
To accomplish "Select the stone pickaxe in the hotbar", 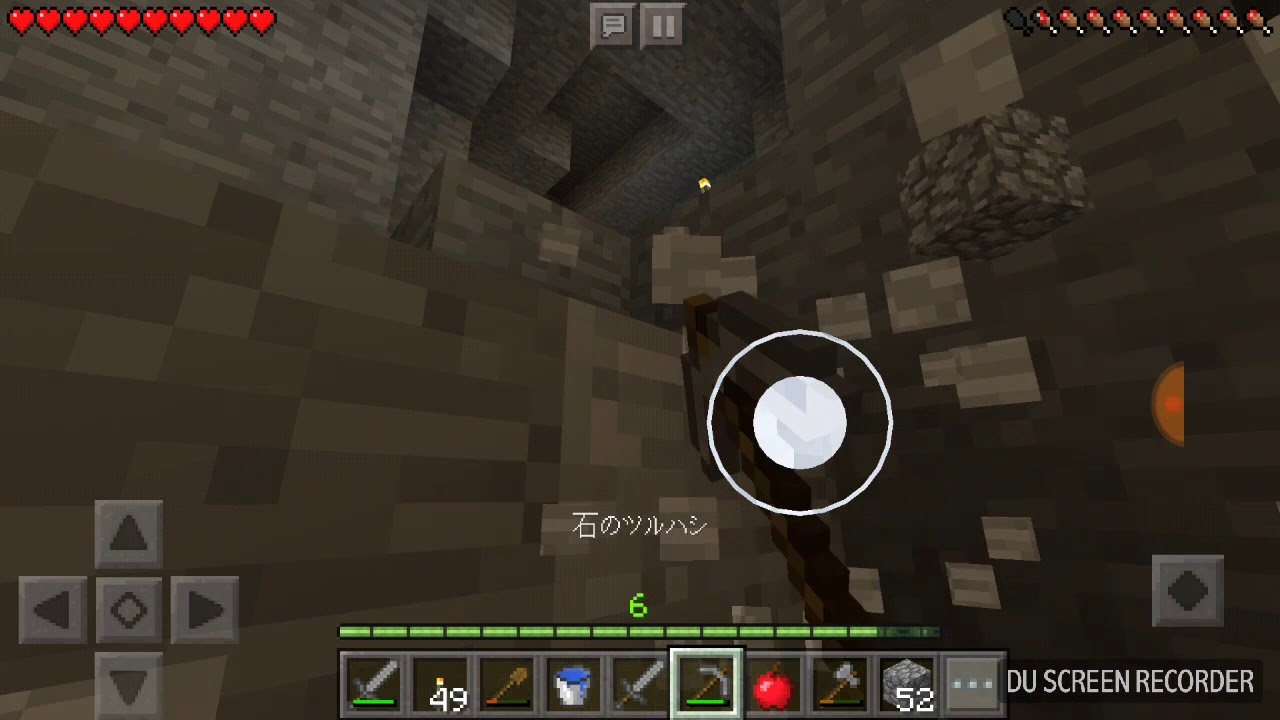I will tap(707, 683).
